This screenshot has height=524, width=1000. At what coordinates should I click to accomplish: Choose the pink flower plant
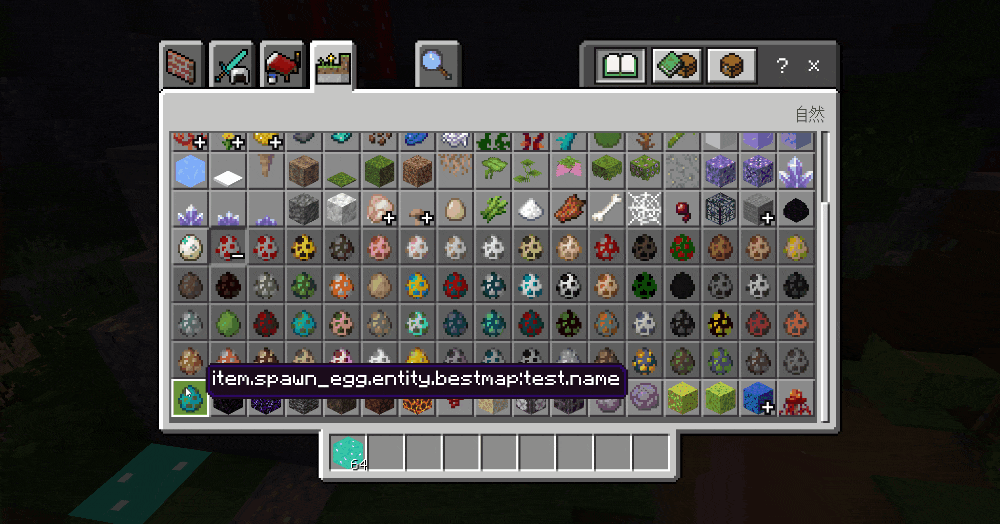tap(569, 170)
